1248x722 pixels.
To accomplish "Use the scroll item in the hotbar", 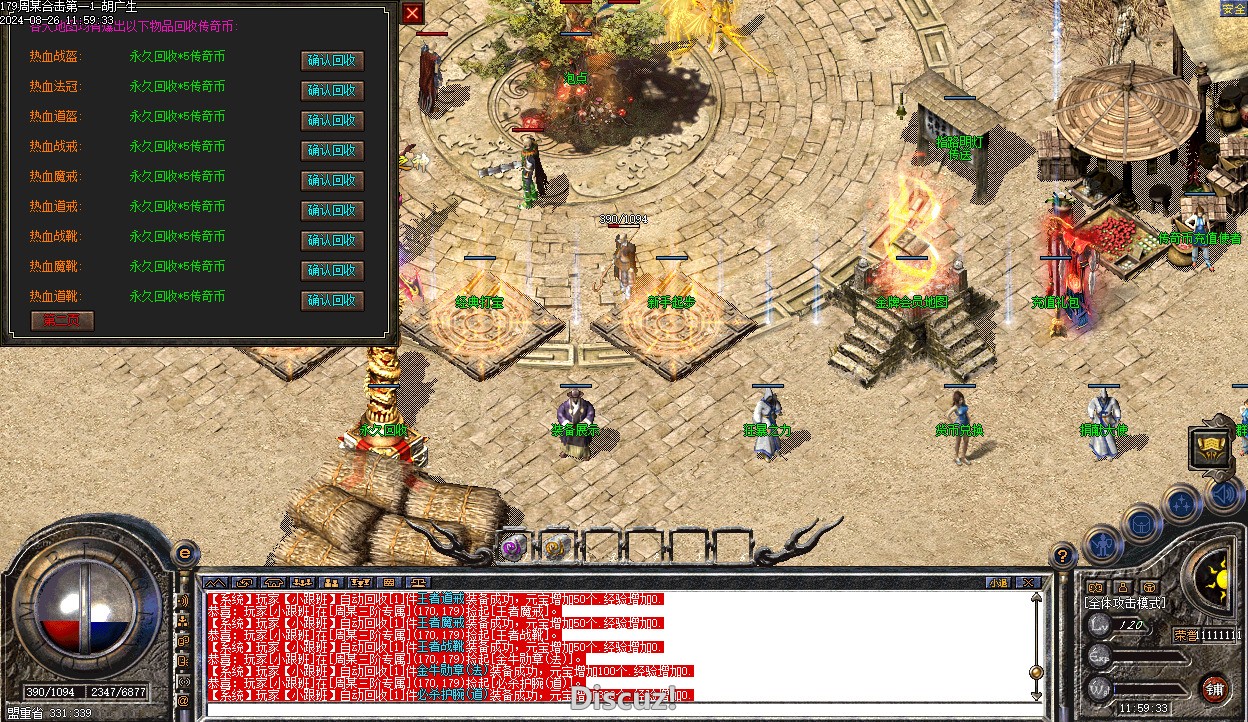I will click(556, 546).
